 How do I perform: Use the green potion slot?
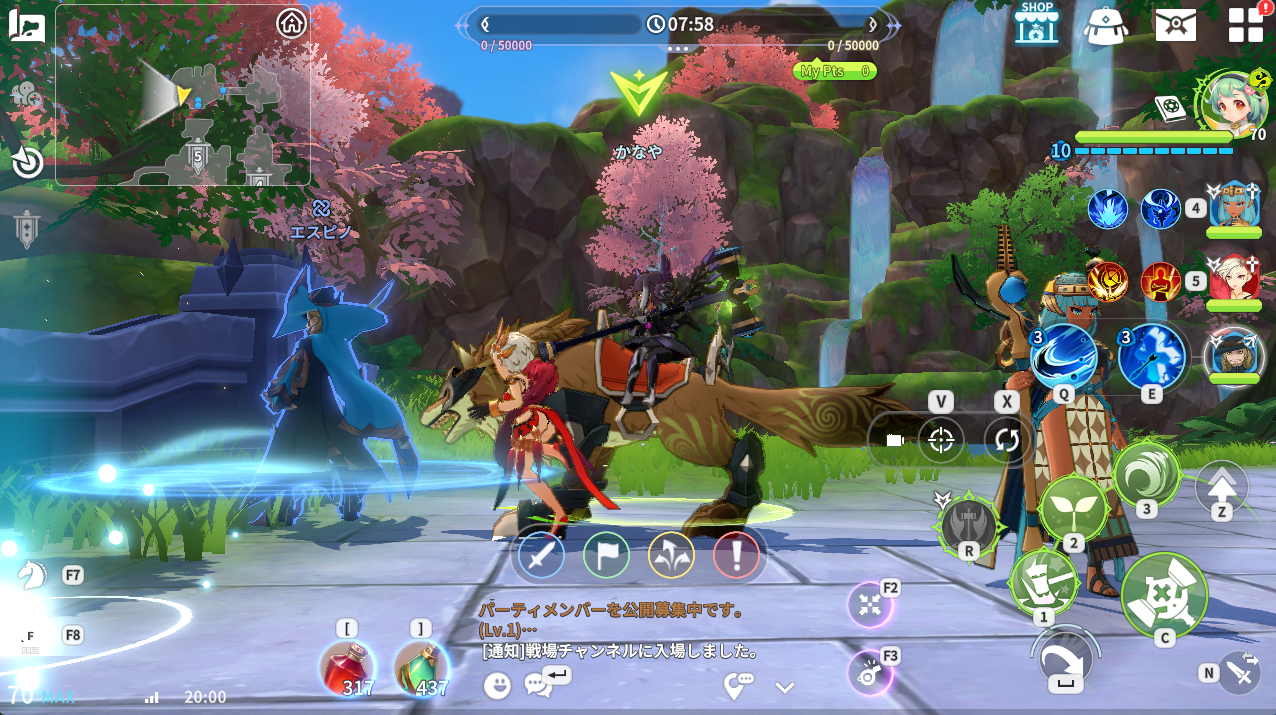[x=421, y=667]
